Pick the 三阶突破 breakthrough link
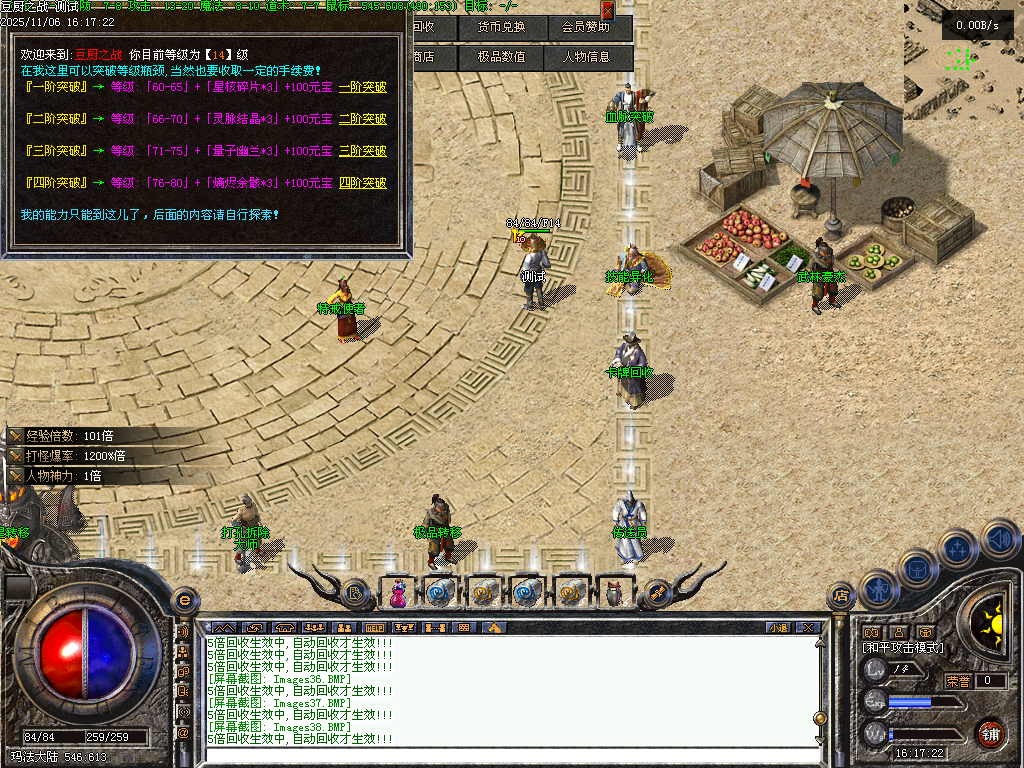This screenshot has width=1024, height=768. pos(362,151)
